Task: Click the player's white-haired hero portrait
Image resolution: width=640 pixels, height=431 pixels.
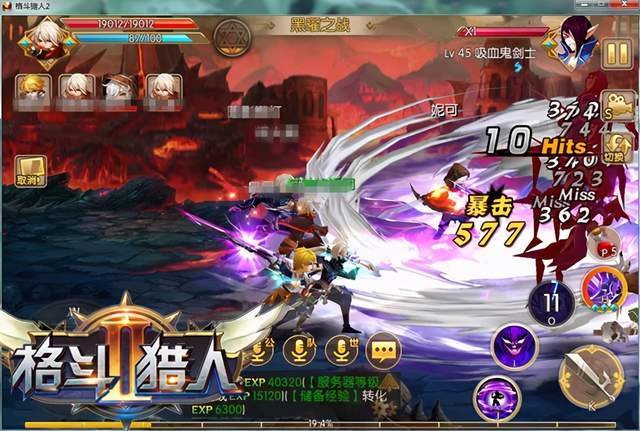Action: coord(40,38)
